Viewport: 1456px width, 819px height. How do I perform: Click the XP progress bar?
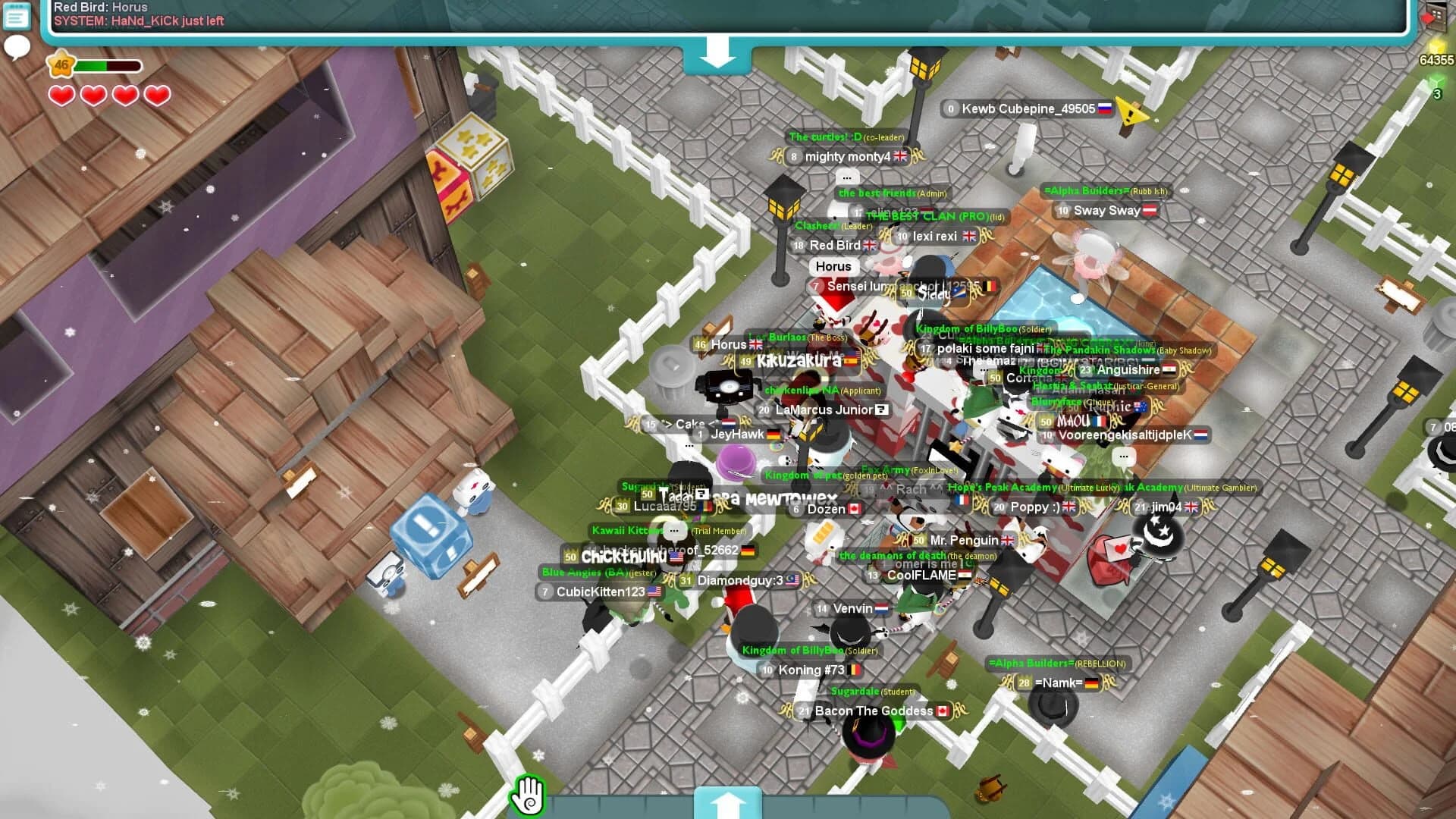106,66
